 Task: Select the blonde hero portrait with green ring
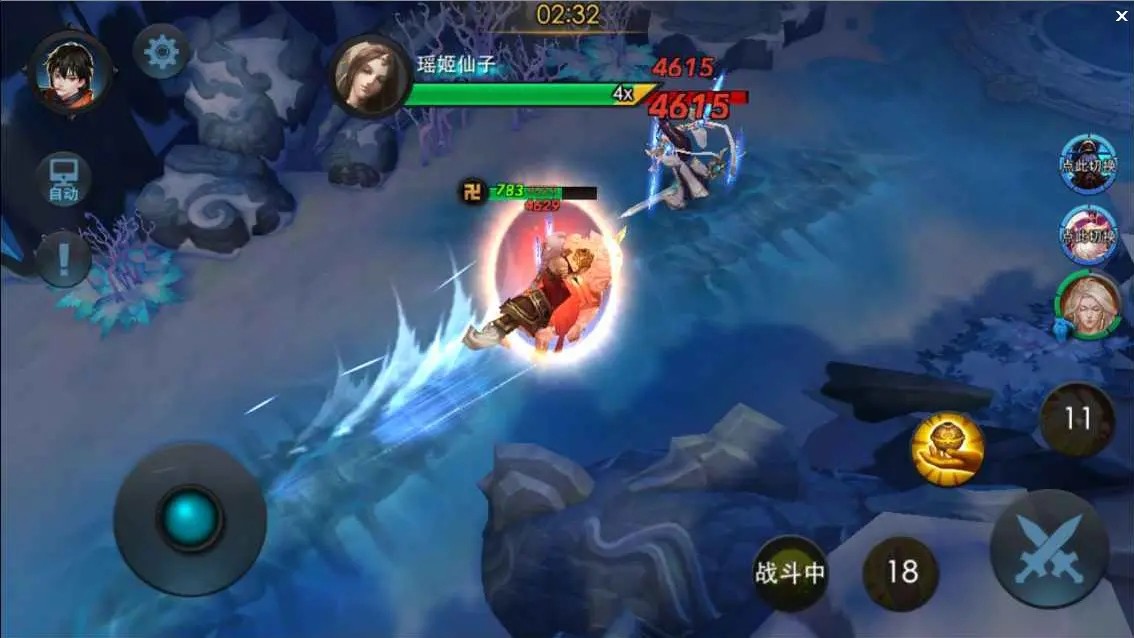tap(1087, 305)
